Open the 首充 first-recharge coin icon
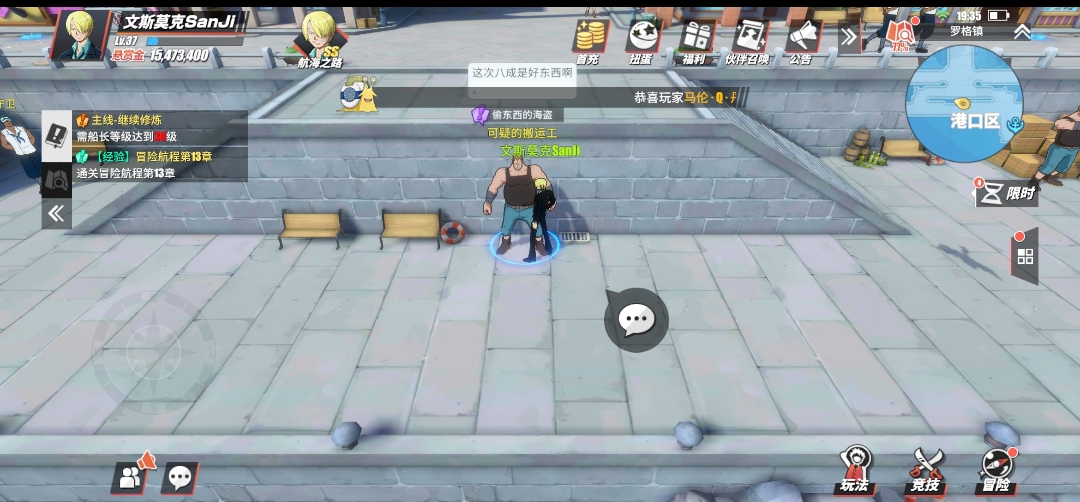 pos(590,38)
